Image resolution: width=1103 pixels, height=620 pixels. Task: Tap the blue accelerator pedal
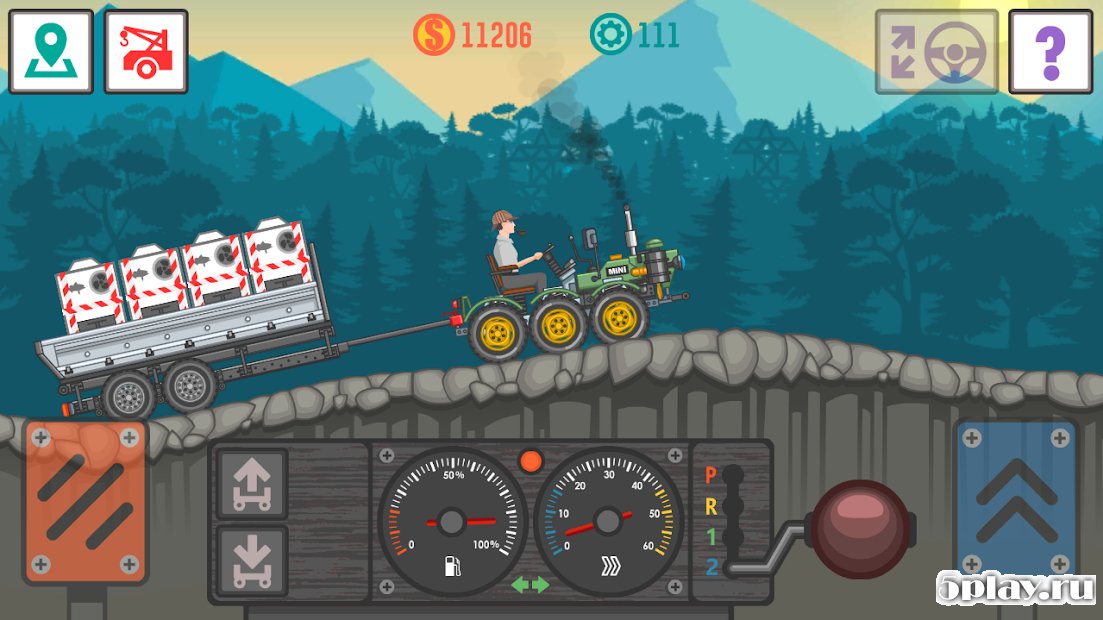1016,500
